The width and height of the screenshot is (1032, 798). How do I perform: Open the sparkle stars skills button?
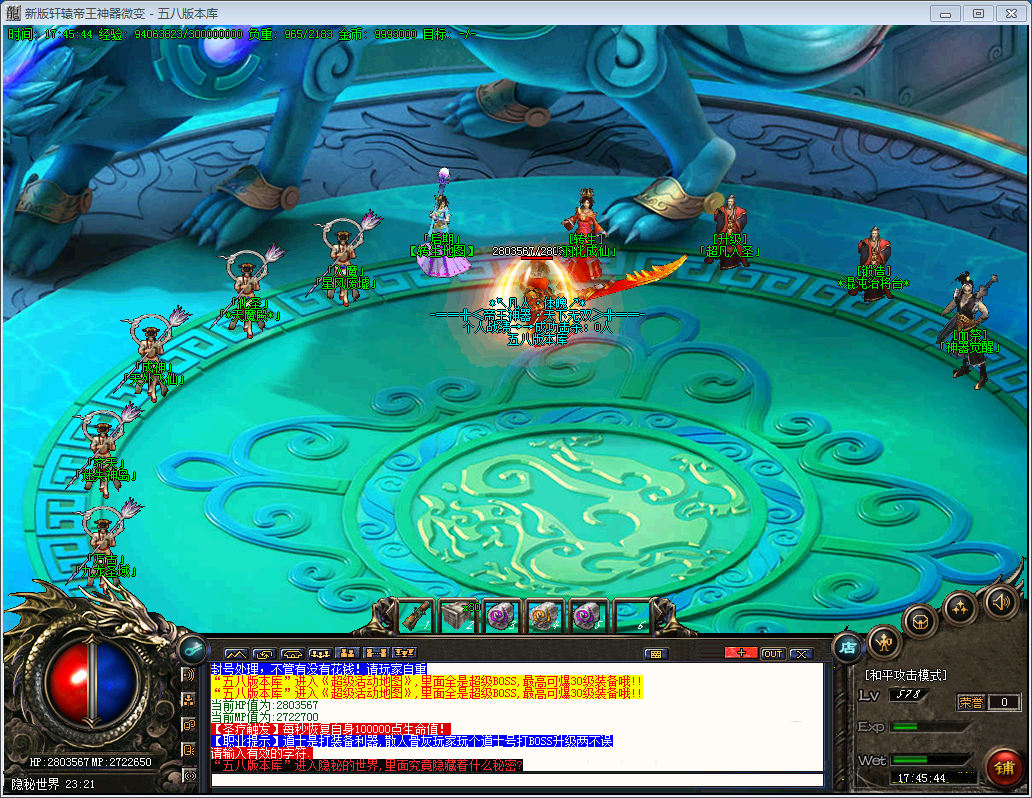click(x=960, y=607)
